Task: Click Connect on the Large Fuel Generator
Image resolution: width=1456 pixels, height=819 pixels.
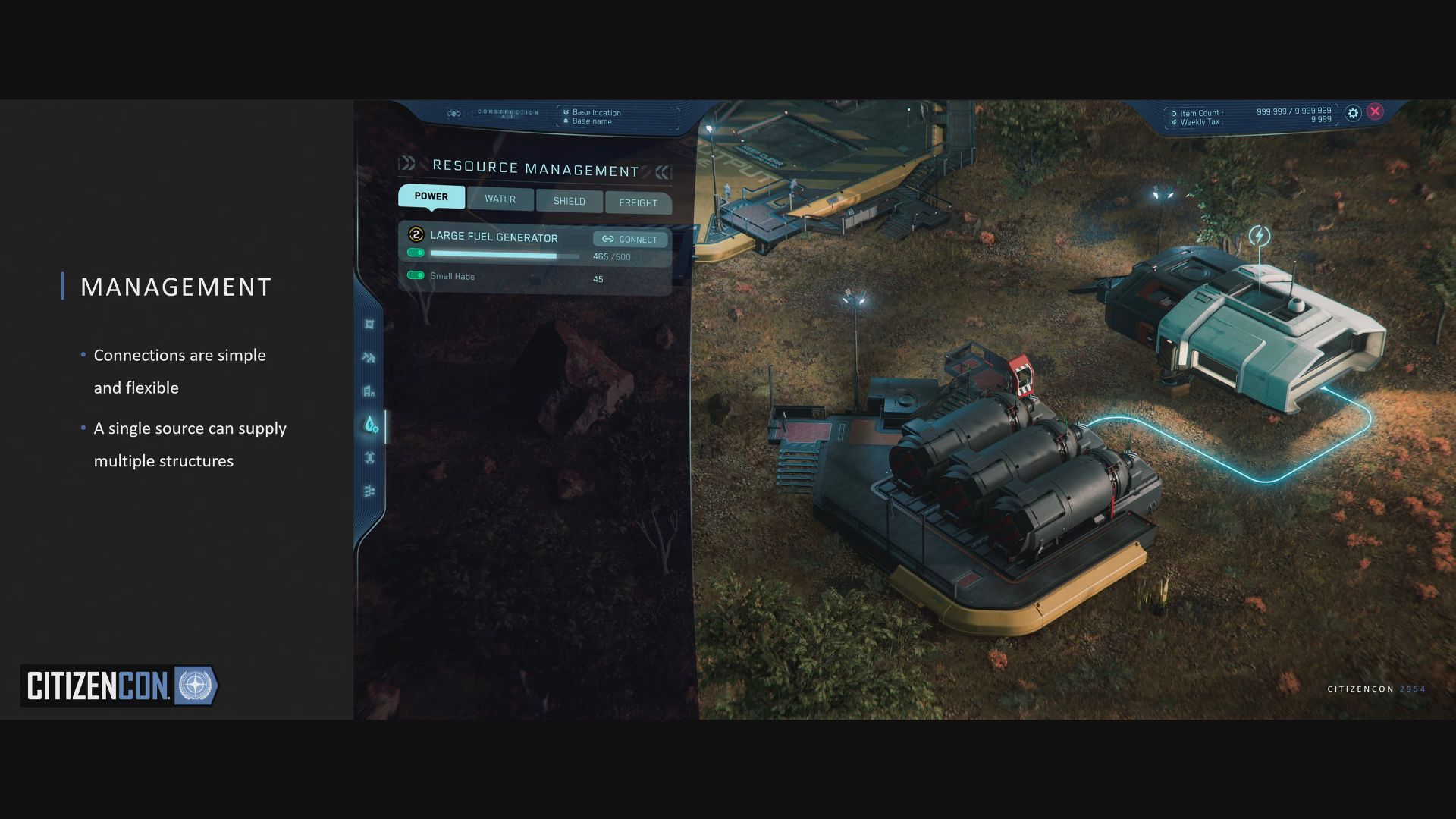Action: tap(630, 240)
